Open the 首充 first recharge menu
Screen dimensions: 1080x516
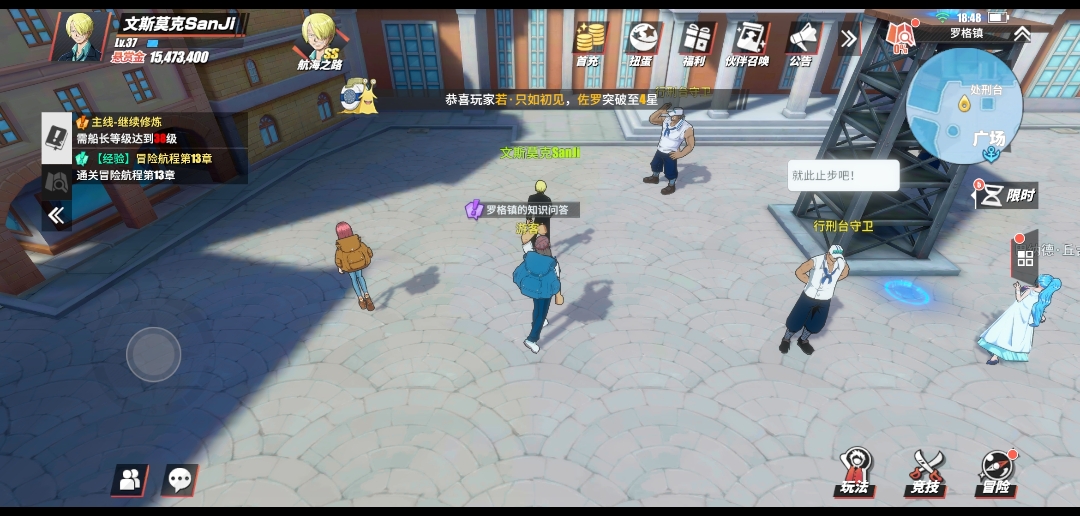pyautogui.click(x=589, y=43)
